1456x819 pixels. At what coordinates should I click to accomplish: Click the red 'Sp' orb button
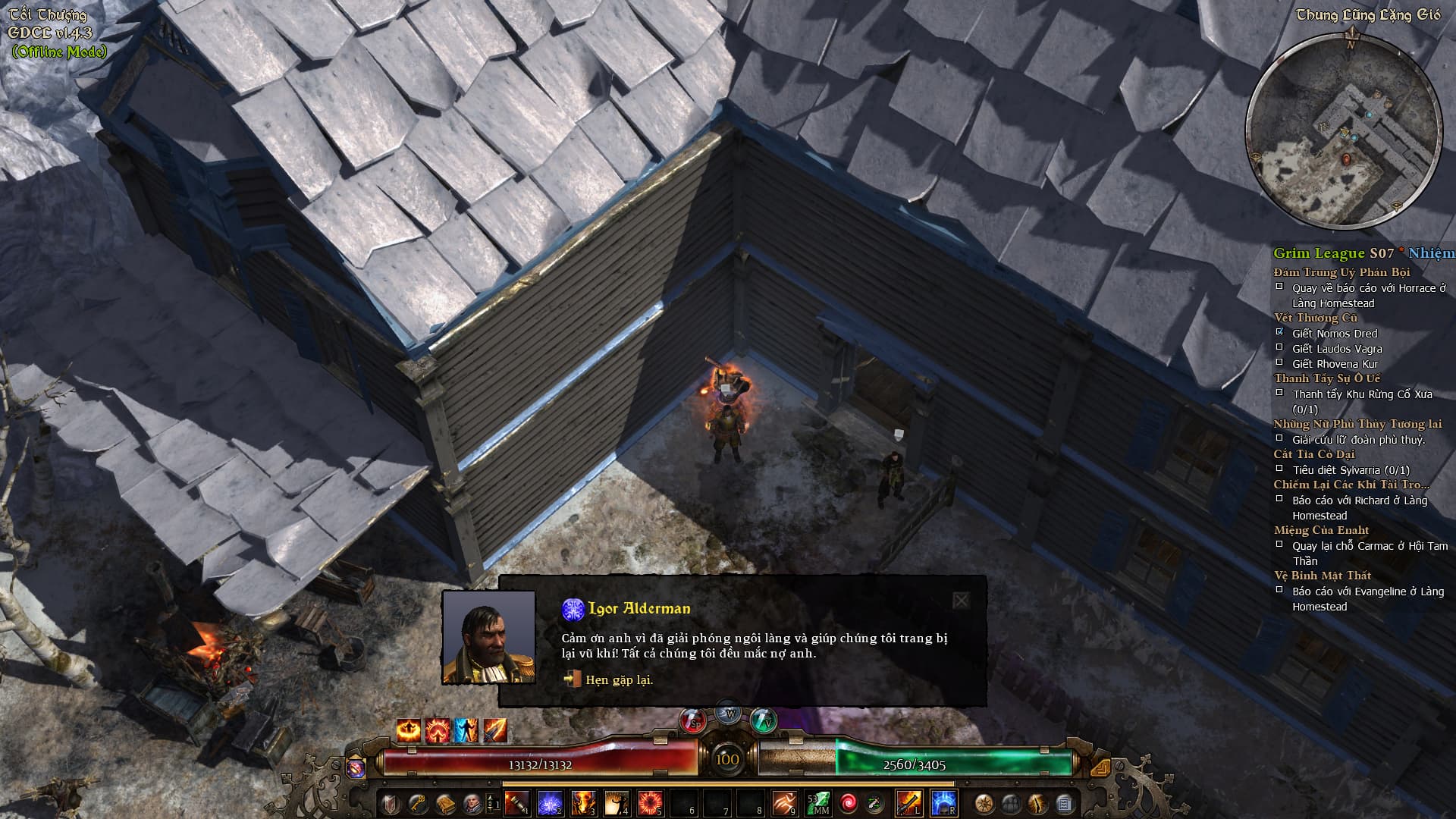[692, 721]
